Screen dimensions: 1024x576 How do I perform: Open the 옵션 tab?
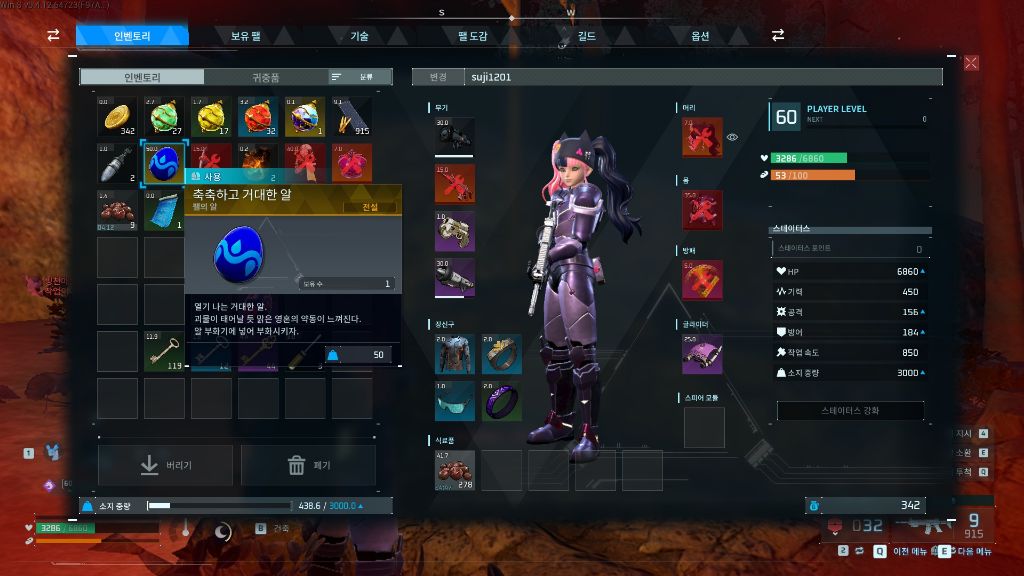(700, 36)
